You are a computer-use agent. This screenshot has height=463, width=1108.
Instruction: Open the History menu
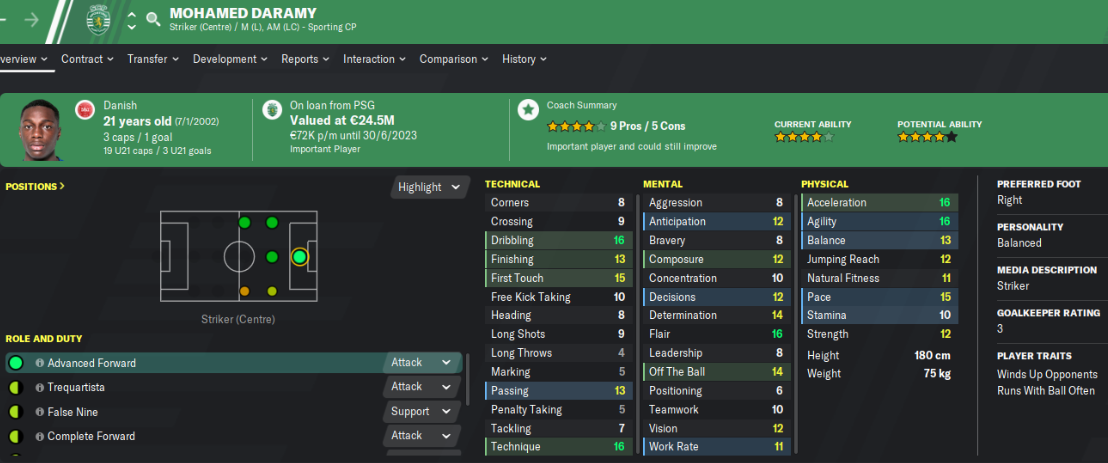click(x=523, y=59)
